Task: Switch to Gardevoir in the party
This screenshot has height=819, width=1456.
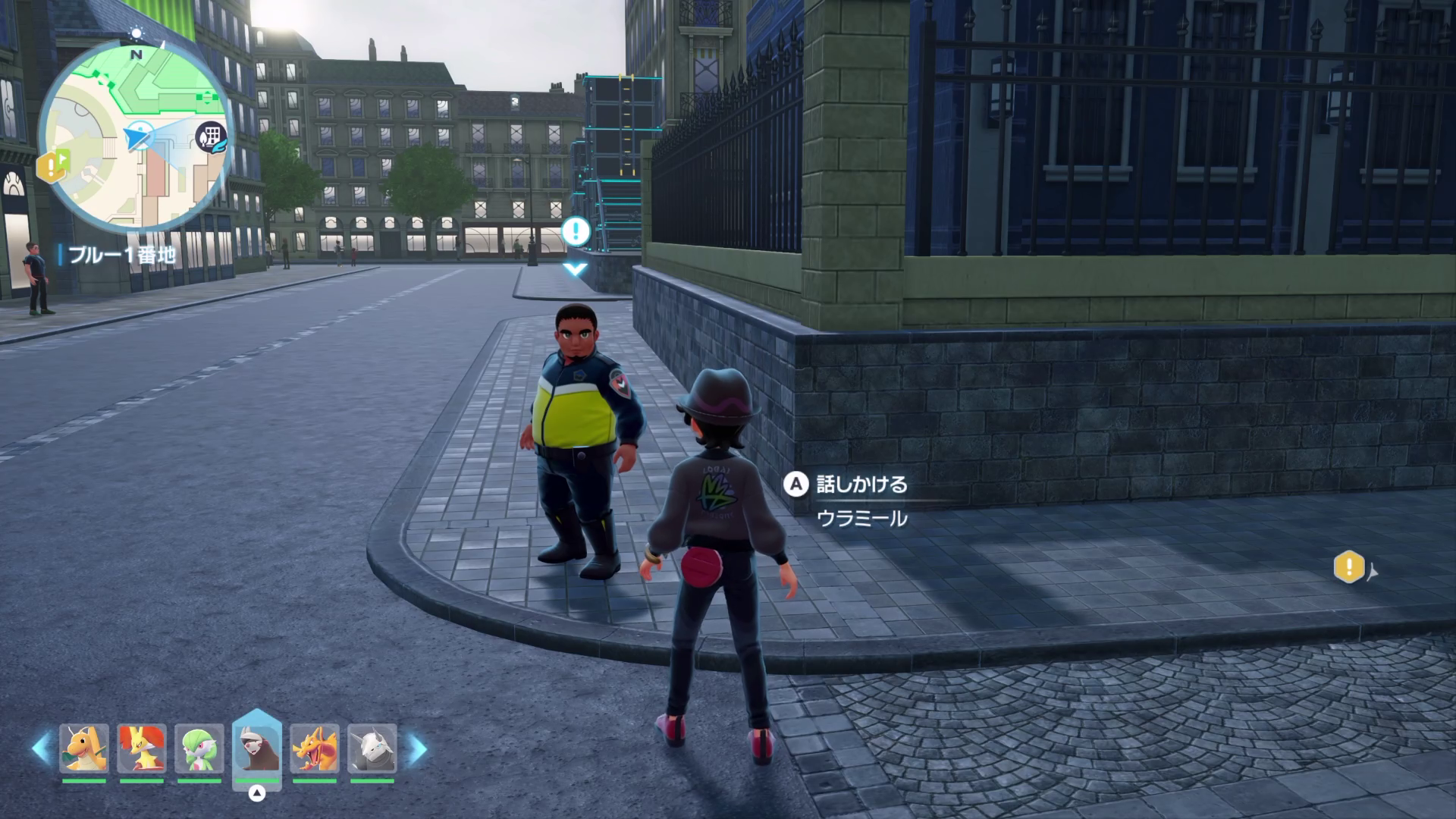Action: tap(199, 748)
